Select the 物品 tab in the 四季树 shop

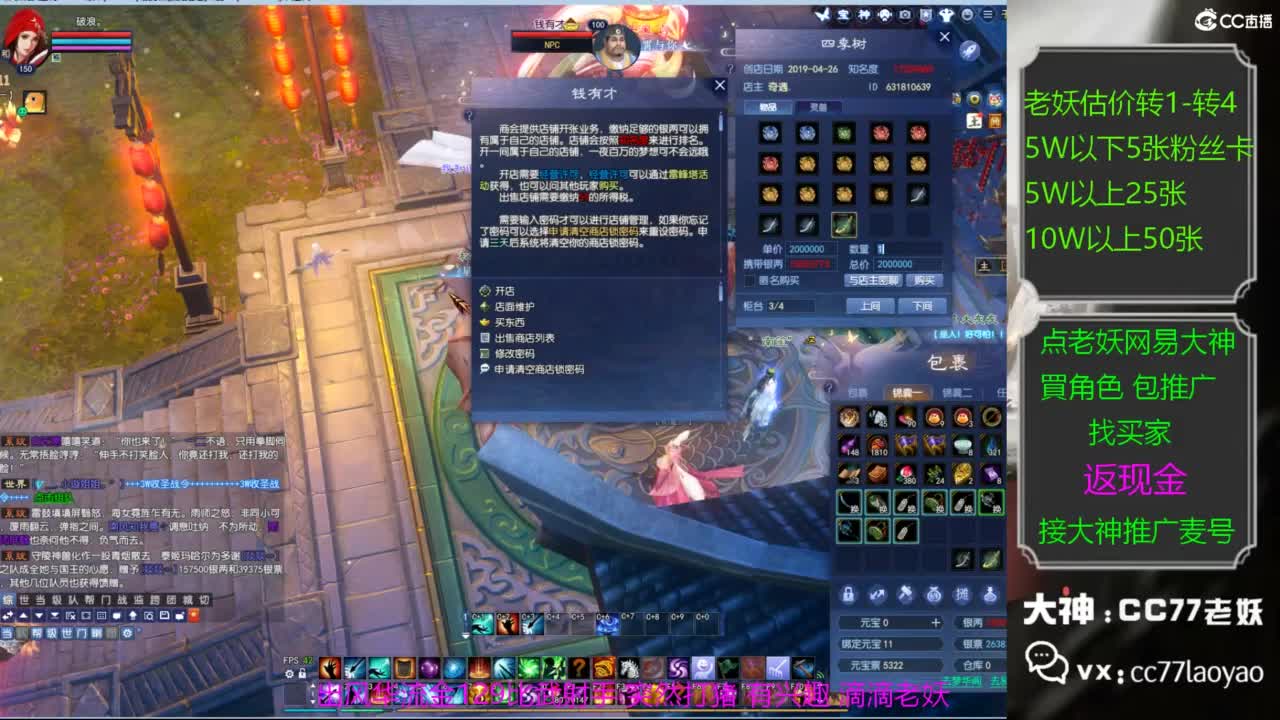click(x=768, y=107)
